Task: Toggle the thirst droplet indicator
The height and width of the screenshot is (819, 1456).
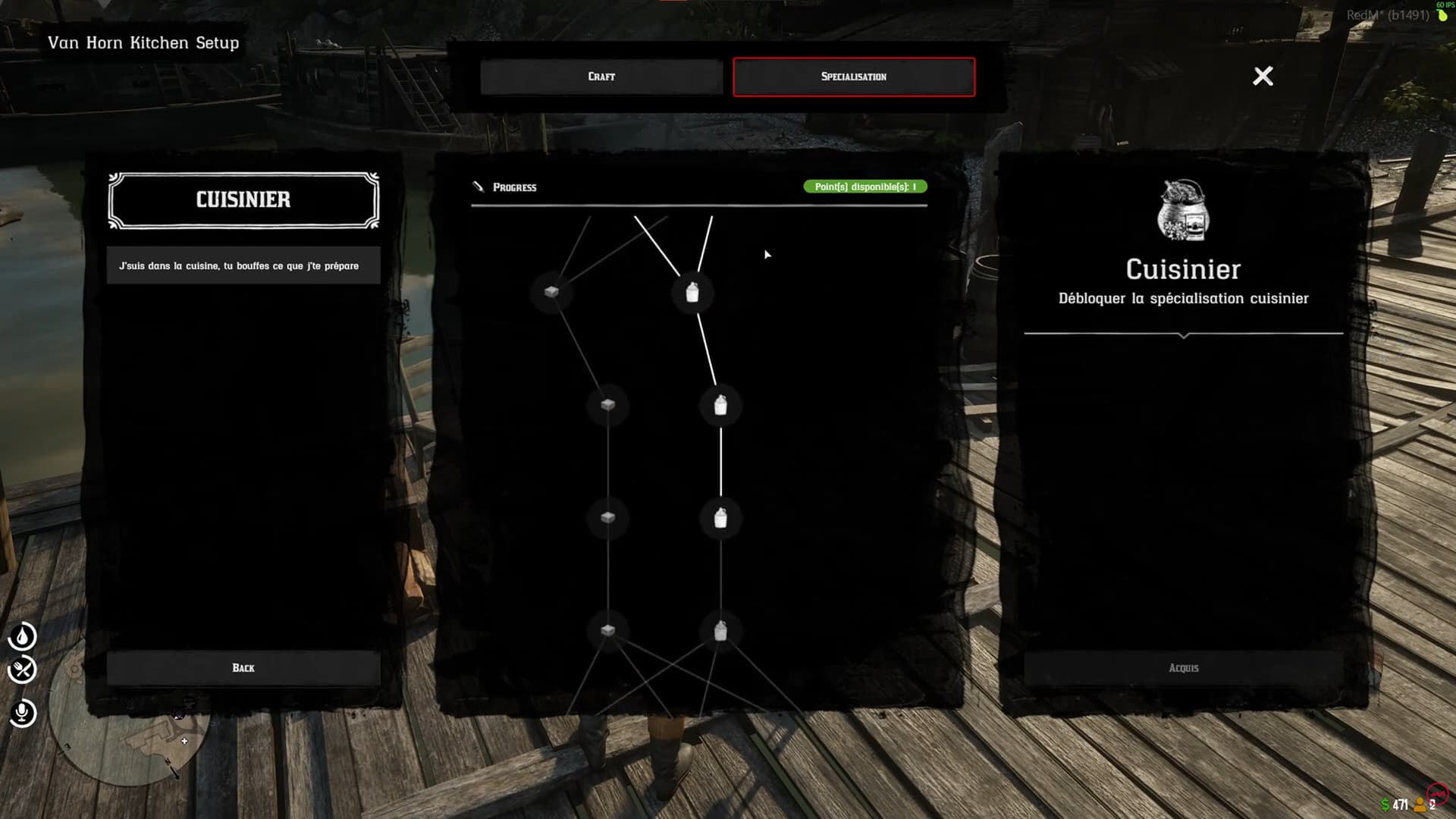Action: [x=23, y=637]
